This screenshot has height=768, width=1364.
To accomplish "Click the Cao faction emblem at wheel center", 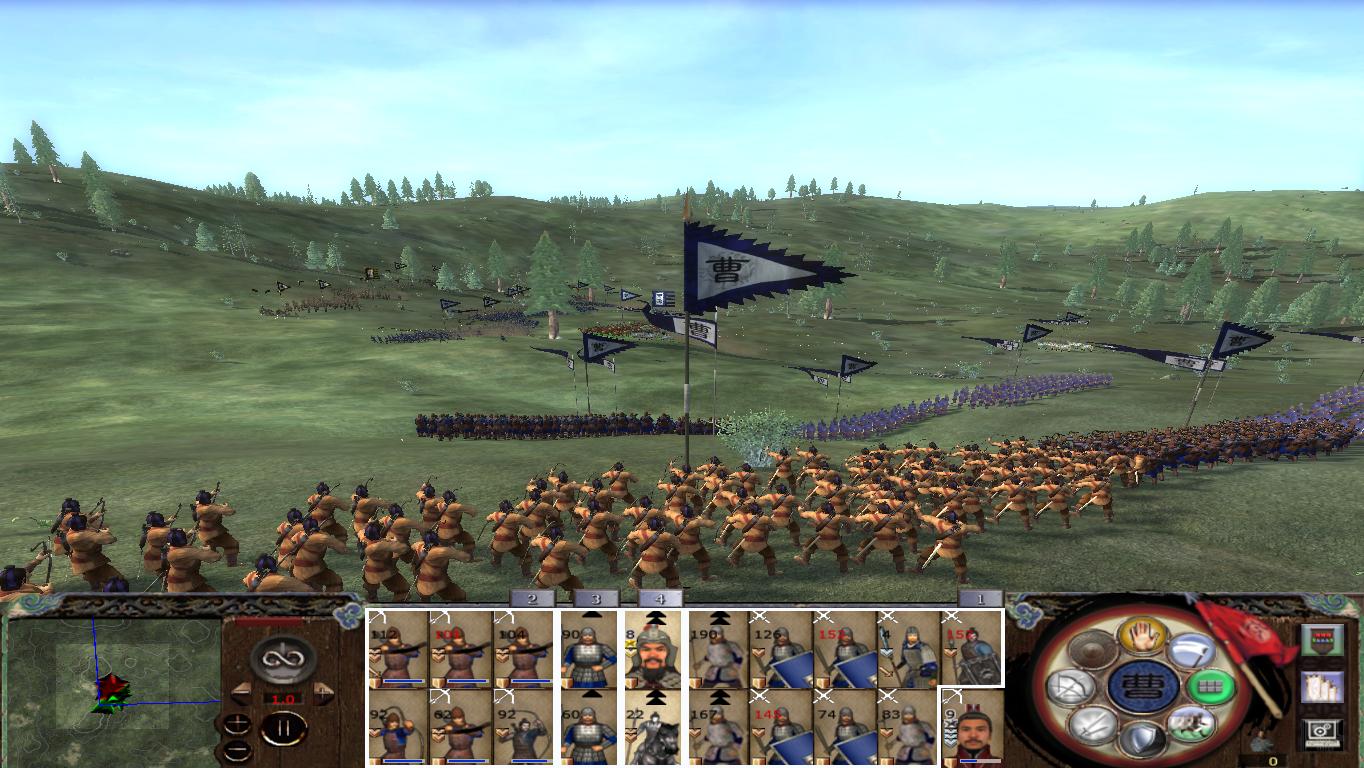I will pos(1146,688).
